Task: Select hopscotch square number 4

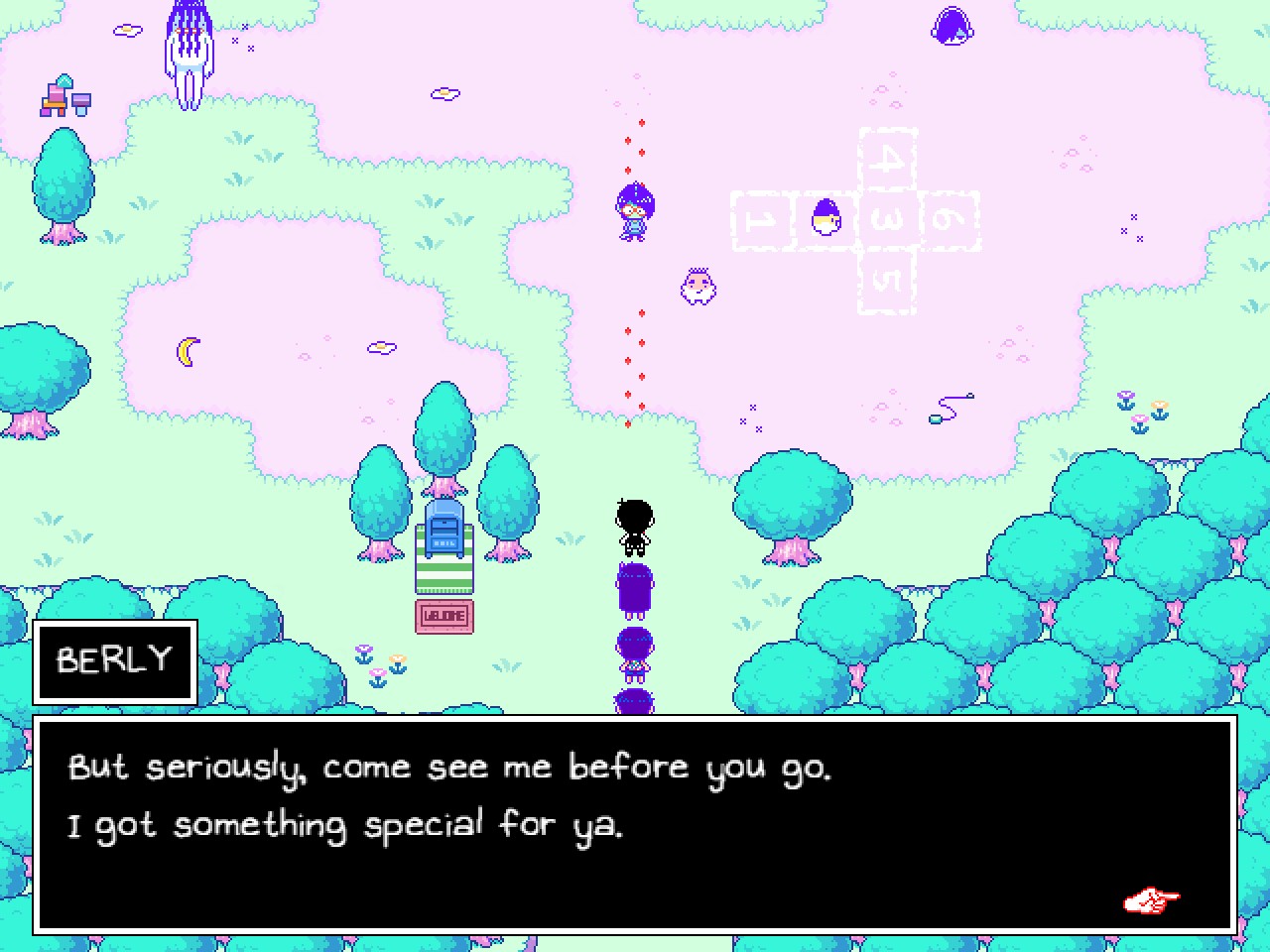Action: point(889,159)
